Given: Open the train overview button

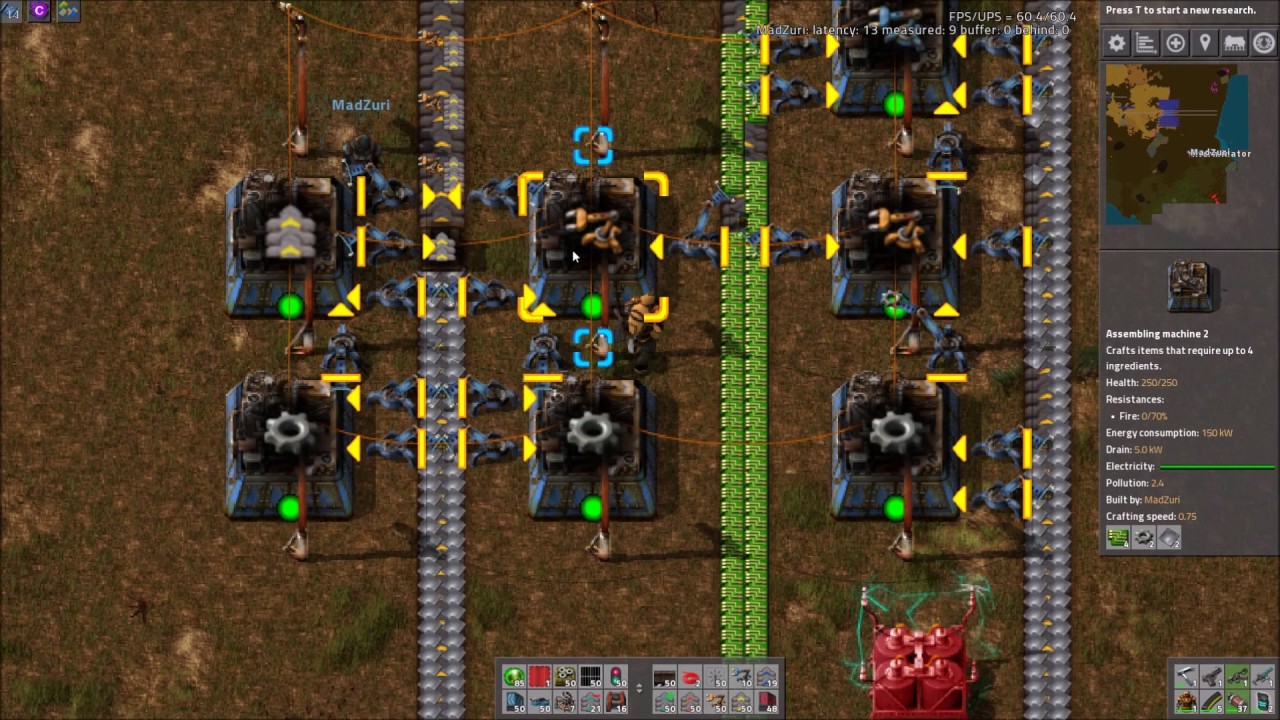Looking at the screenshot, I should tap(1234, 43).
